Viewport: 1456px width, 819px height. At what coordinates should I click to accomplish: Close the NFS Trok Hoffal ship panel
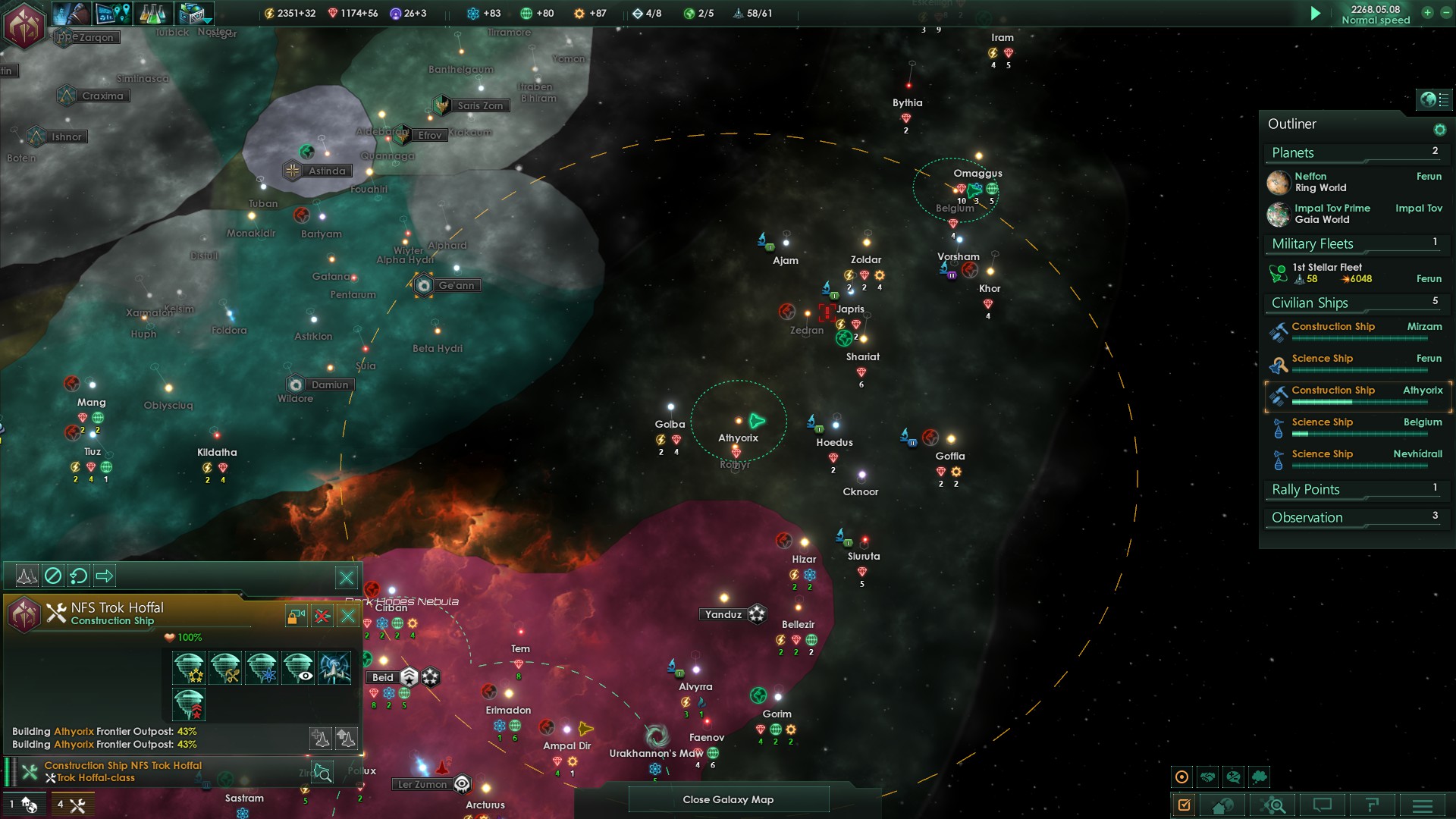pyautogui.click(x=348, y=616)
